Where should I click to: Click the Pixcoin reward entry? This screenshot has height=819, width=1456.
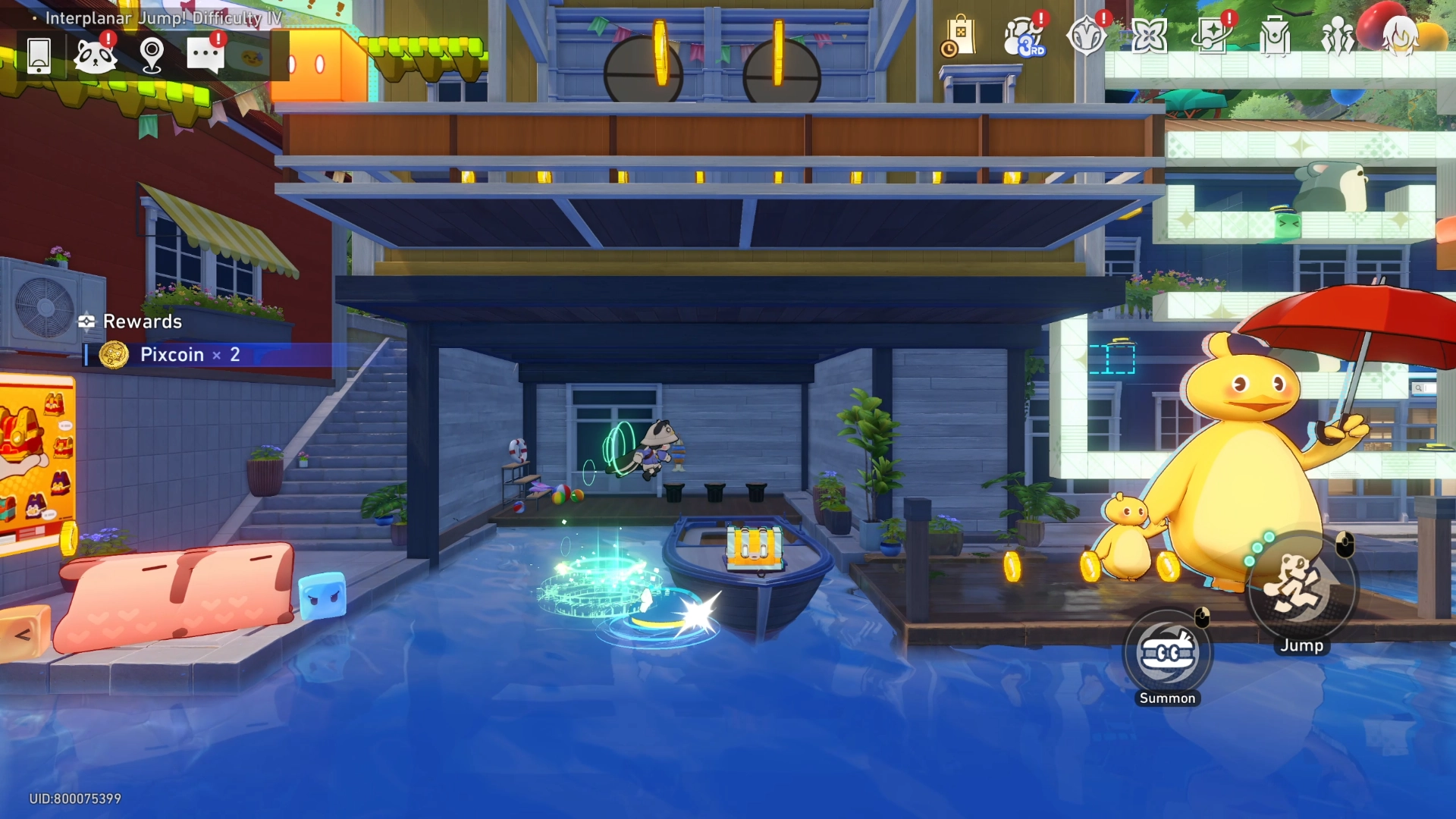coord(174,354)
